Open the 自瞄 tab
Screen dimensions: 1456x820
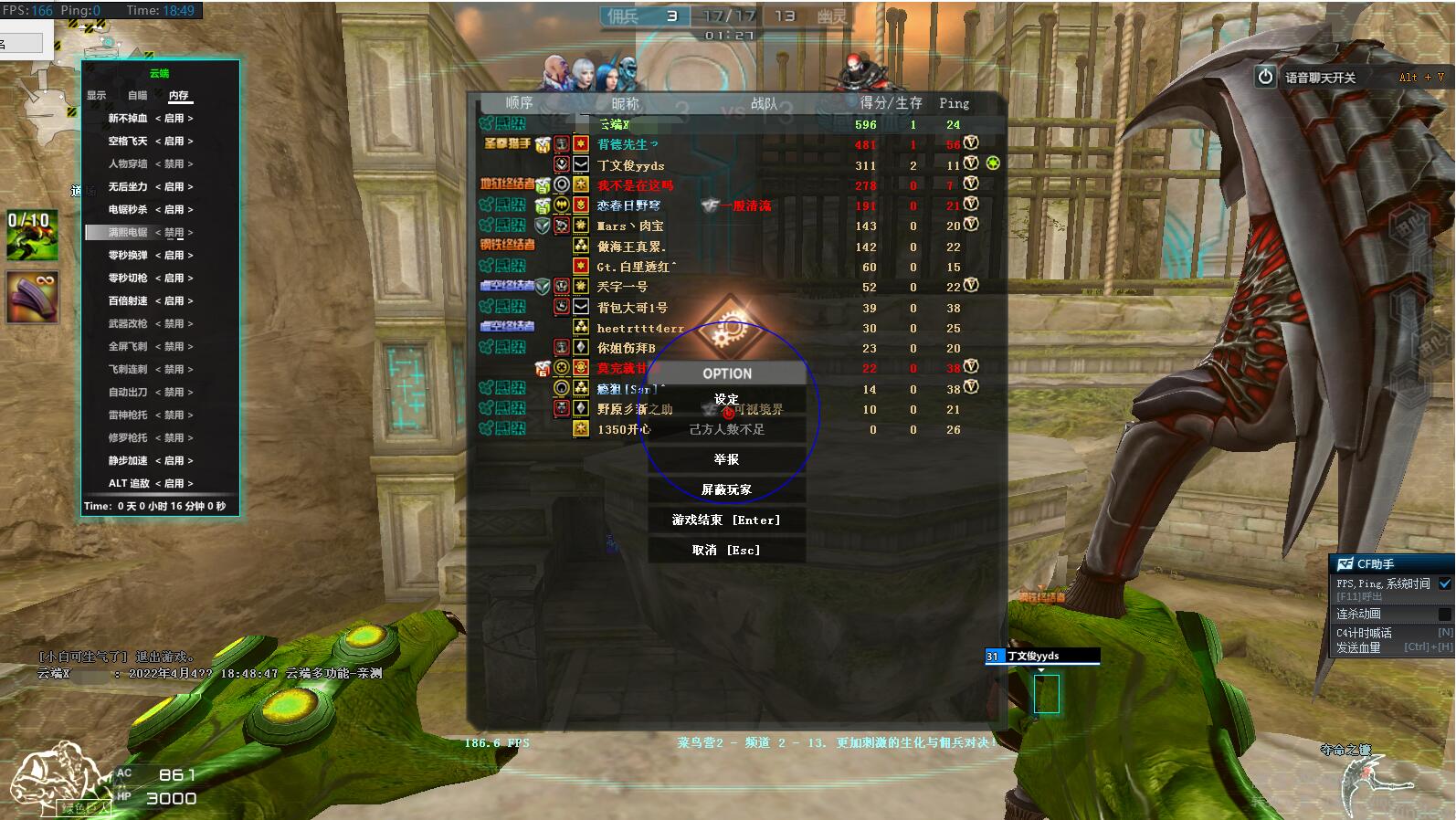tap(137, 95)
